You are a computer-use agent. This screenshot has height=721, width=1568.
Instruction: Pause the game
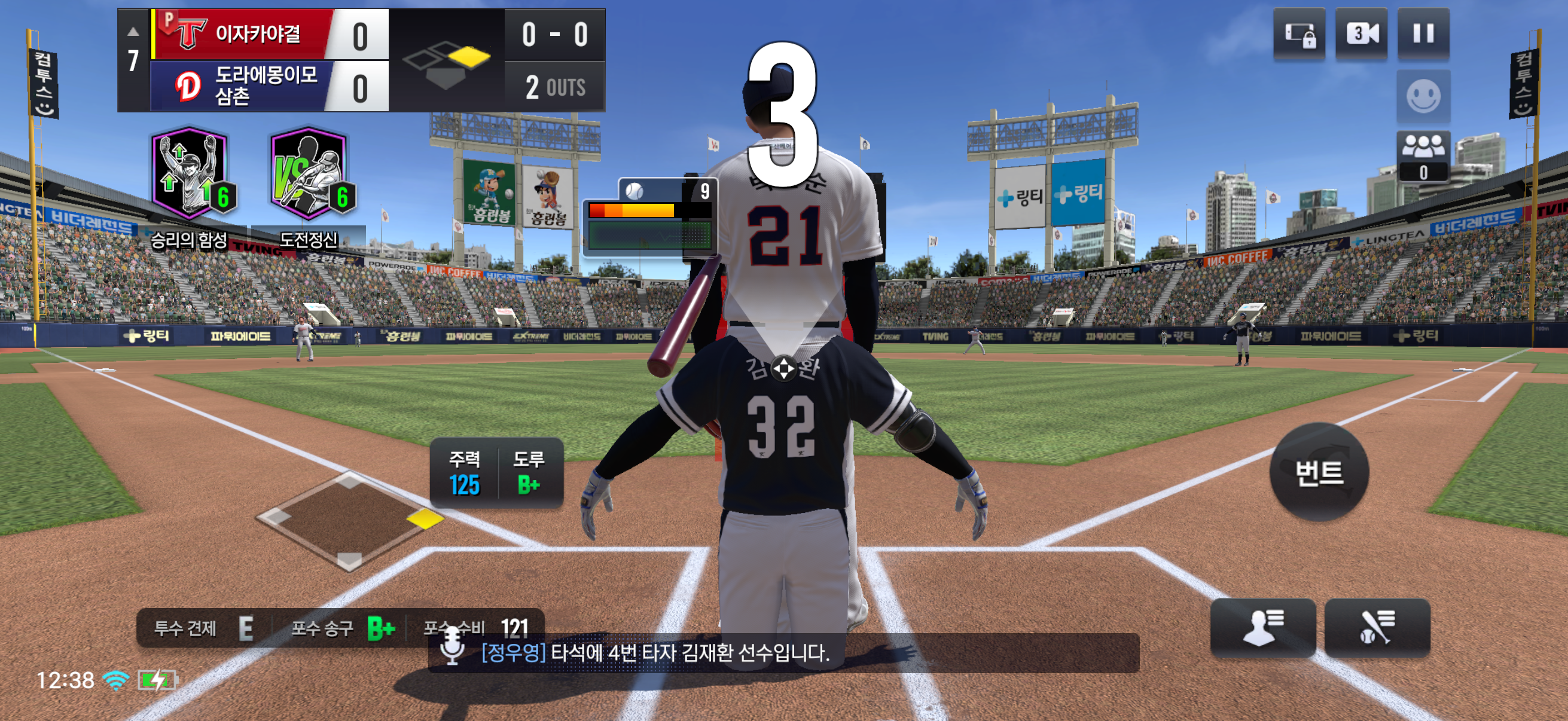coord(1423,33)
